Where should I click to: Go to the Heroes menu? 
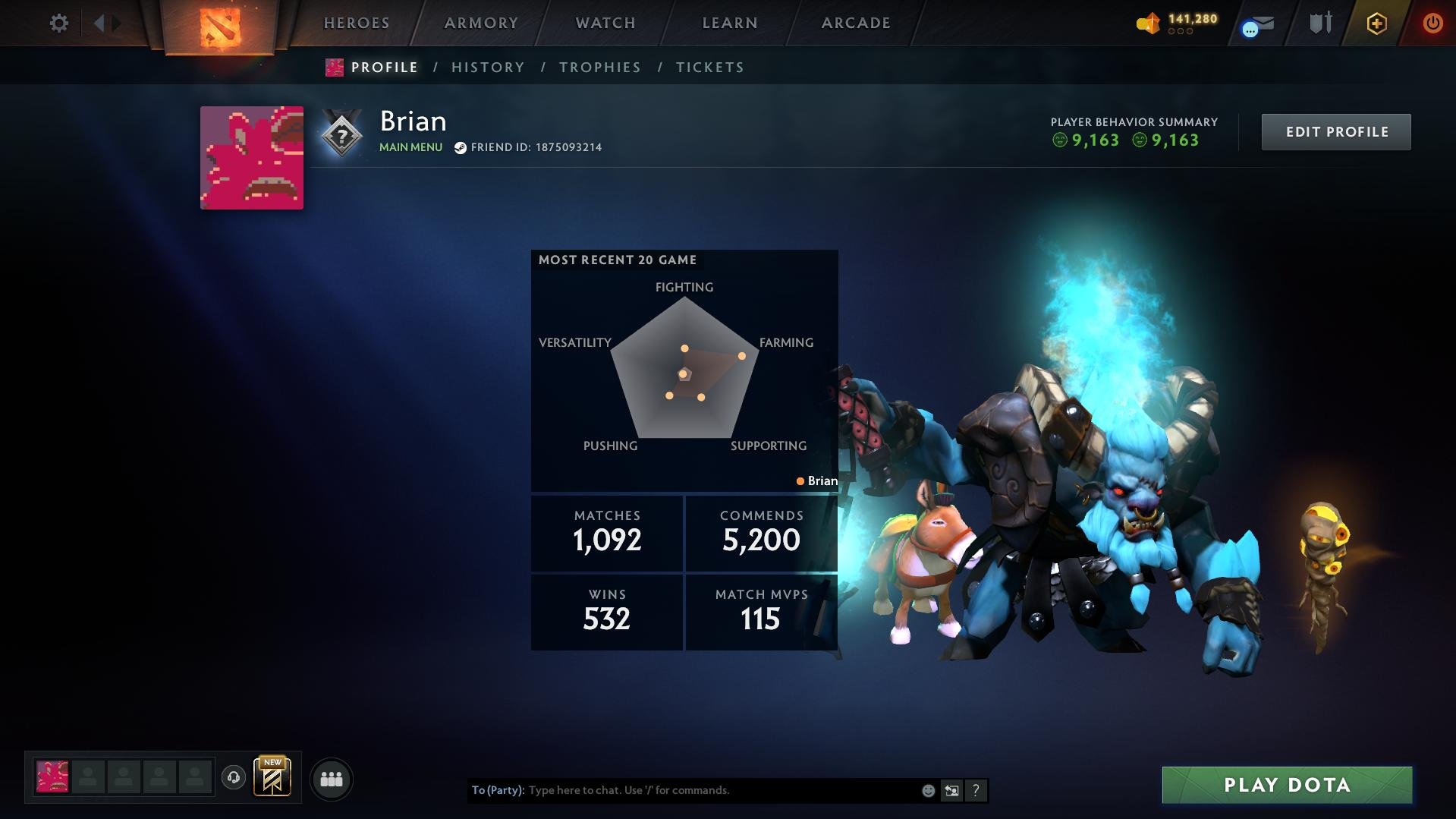pyautogui.click(x=357, y=23)
